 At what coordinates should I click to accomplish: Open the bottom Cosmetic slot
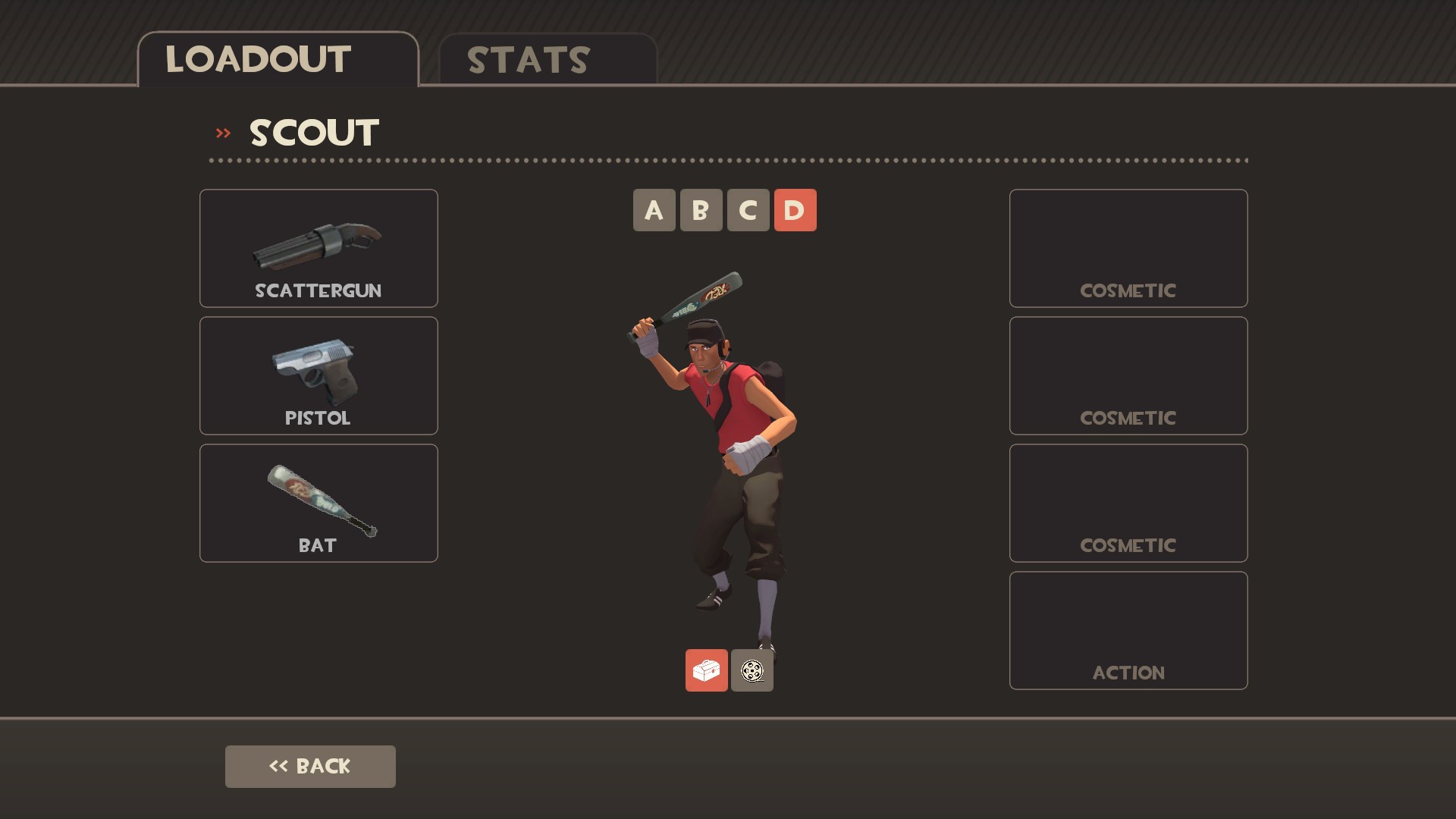click(1128, 502)
